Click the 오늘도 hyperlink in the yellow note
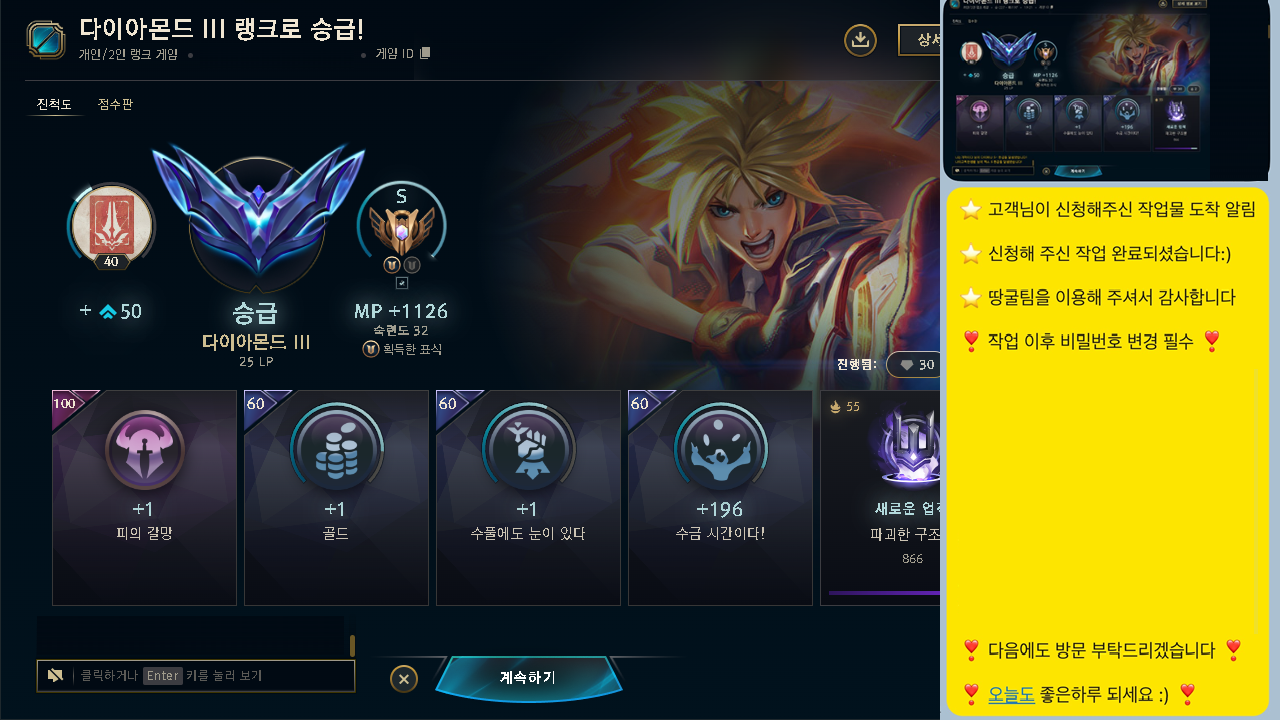The image size is (1280, 720). click(1011, 694)
